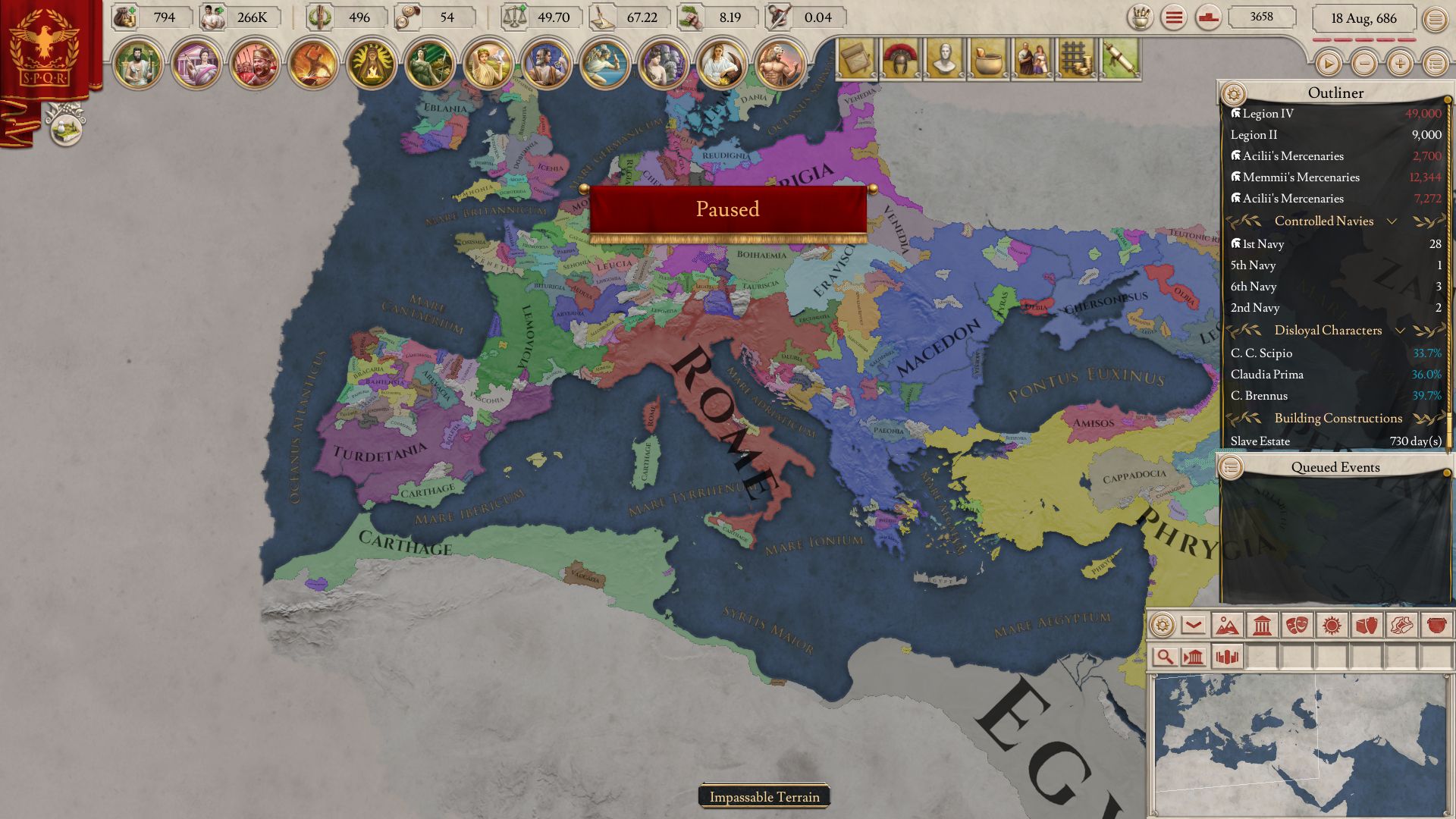Select Memmii's Mercenaries in the Outliner
The image size is (1456, 819).
point(1301,177)
